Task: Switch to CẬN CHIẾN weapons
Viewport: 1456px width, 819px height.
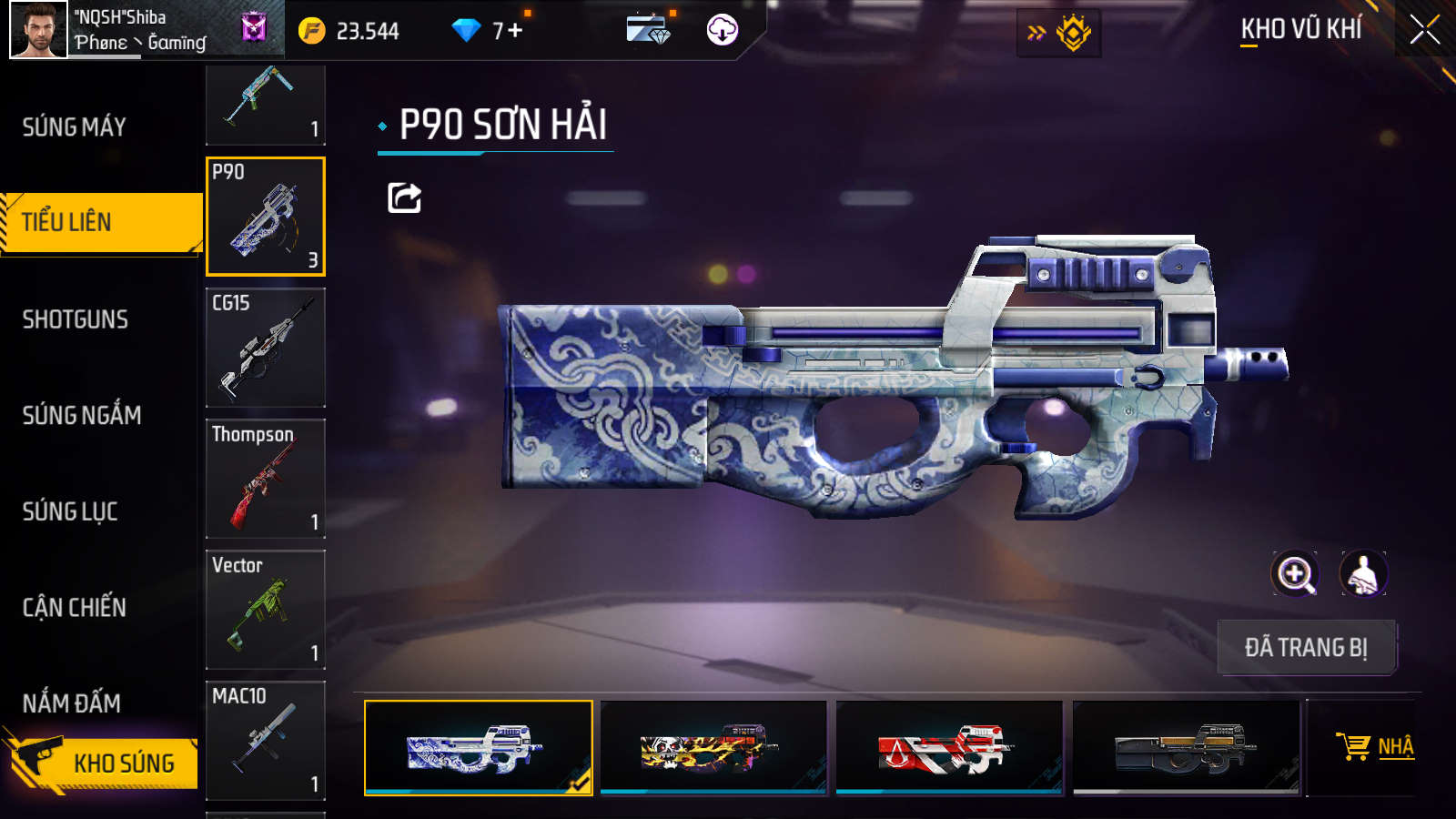Action: click(x=75, y=607)
